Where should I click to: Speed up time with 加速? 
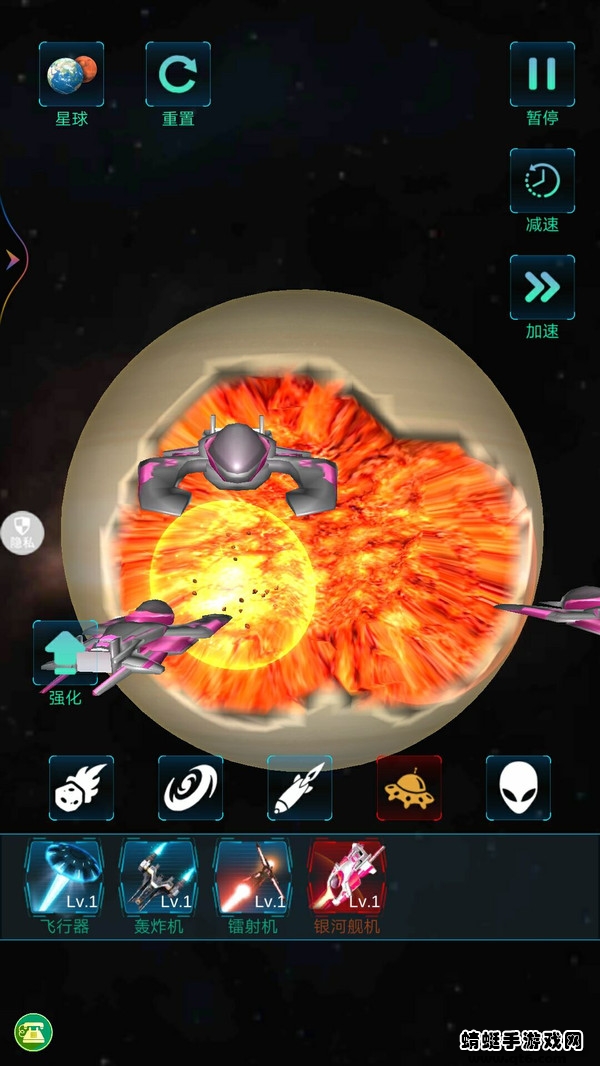click(x=542, y=288)
